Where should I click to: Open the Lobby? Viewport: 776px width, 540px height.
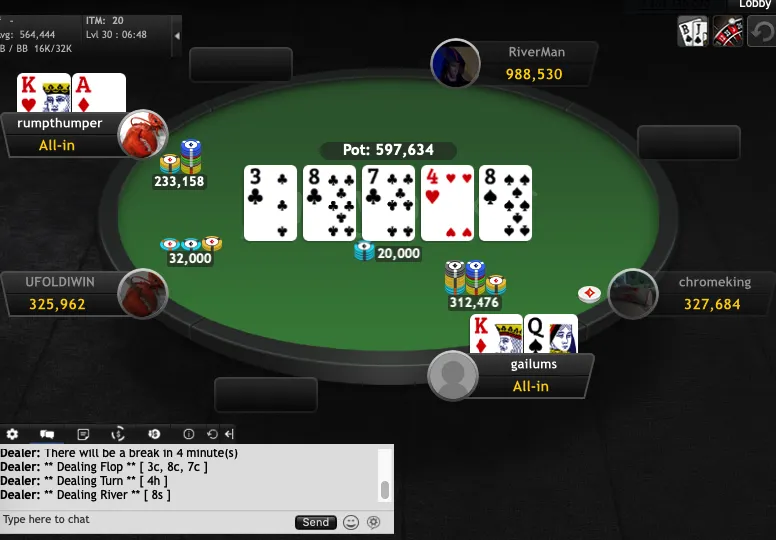click(755, 5)
